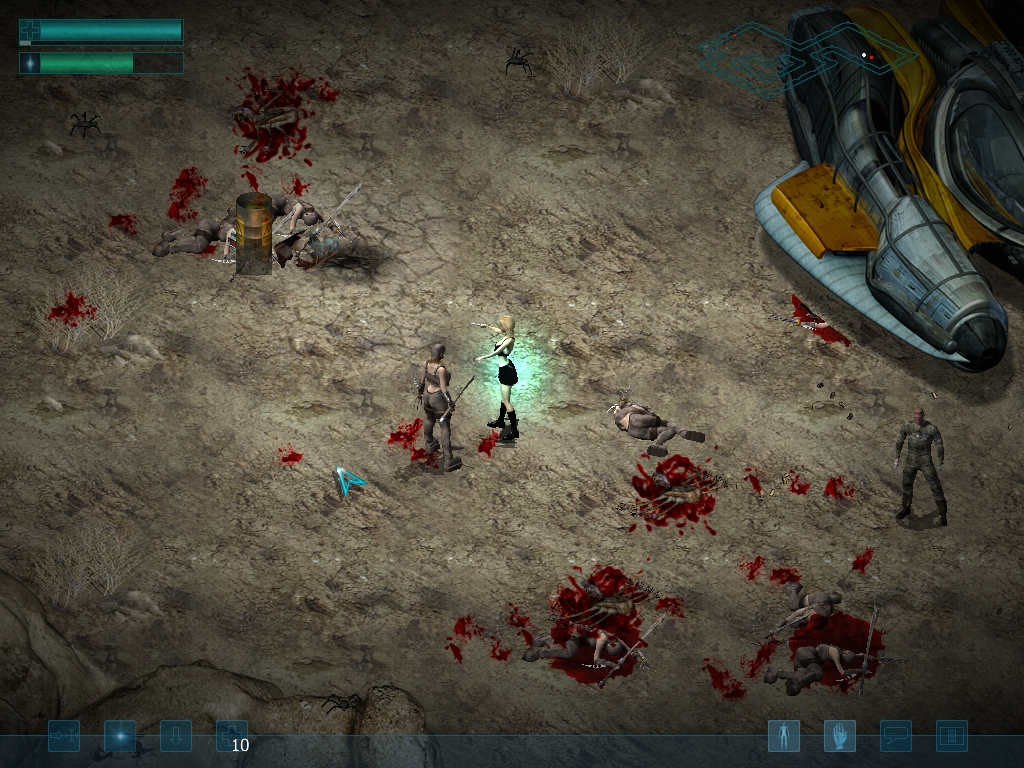Activate the glowing blue orb ability
The image size is (1024, 768).
pyautogui.click(x=120, y=737)
